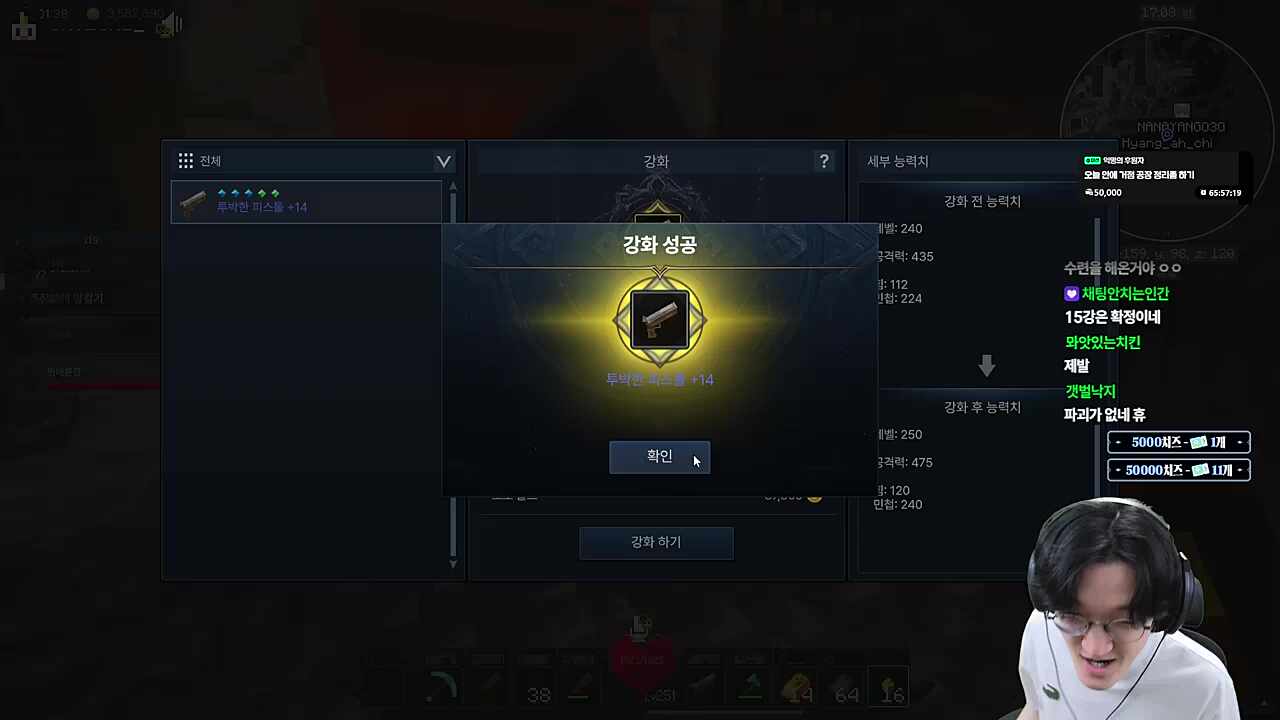
Task: Click the 5000치즈 donation button
Action: tap(1178, 441)
